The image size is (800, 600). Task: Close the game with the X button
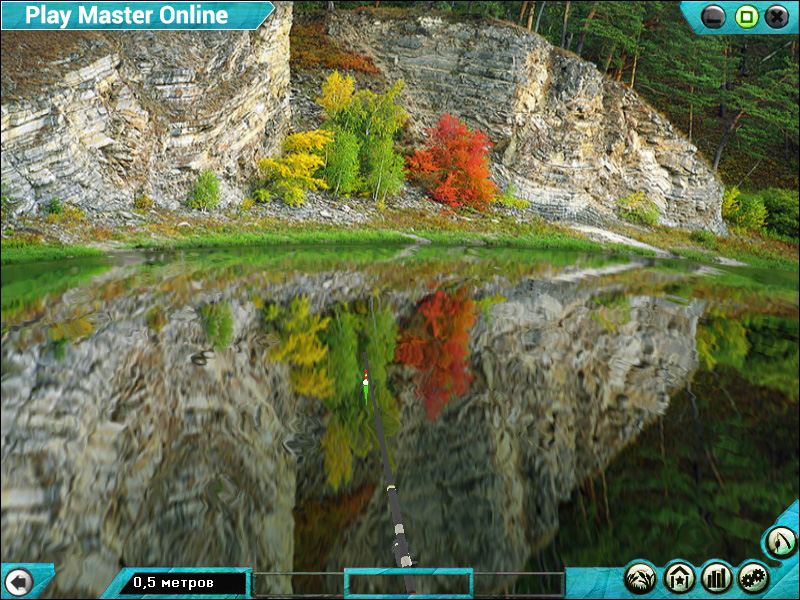tap(776, 16)
